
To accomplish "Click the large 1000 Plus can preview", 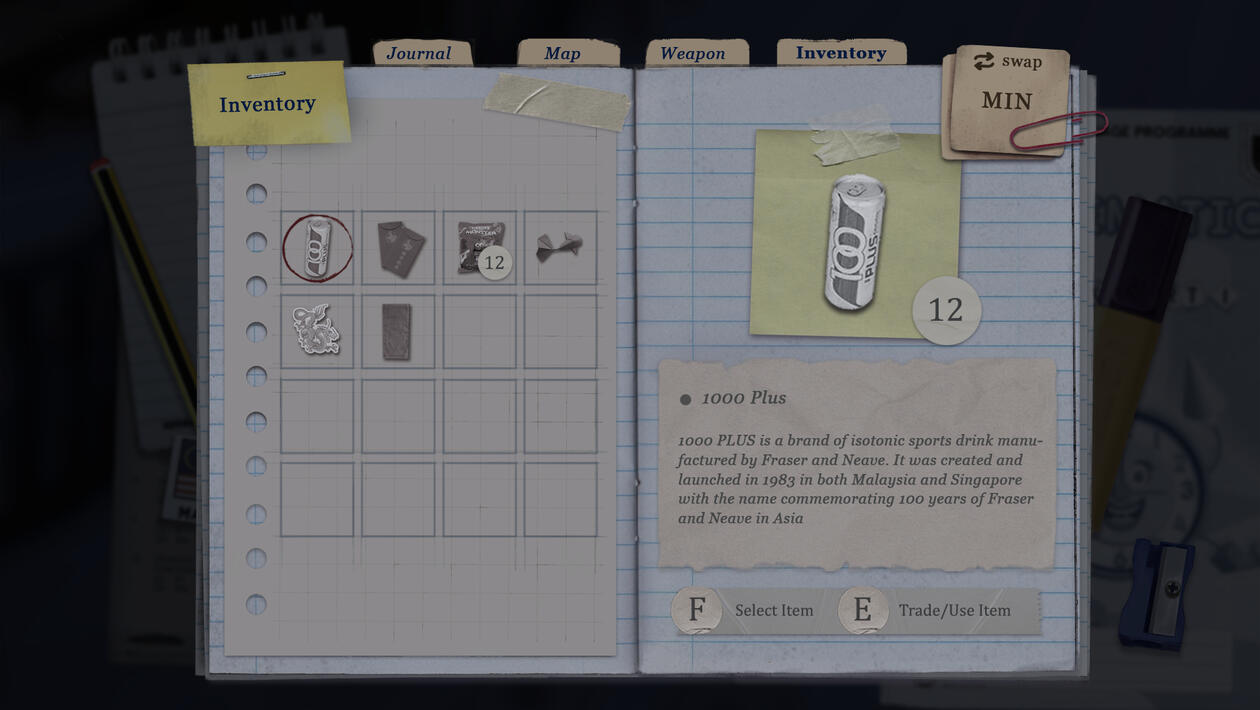I will pyautogui.click(x=855, y=241).
